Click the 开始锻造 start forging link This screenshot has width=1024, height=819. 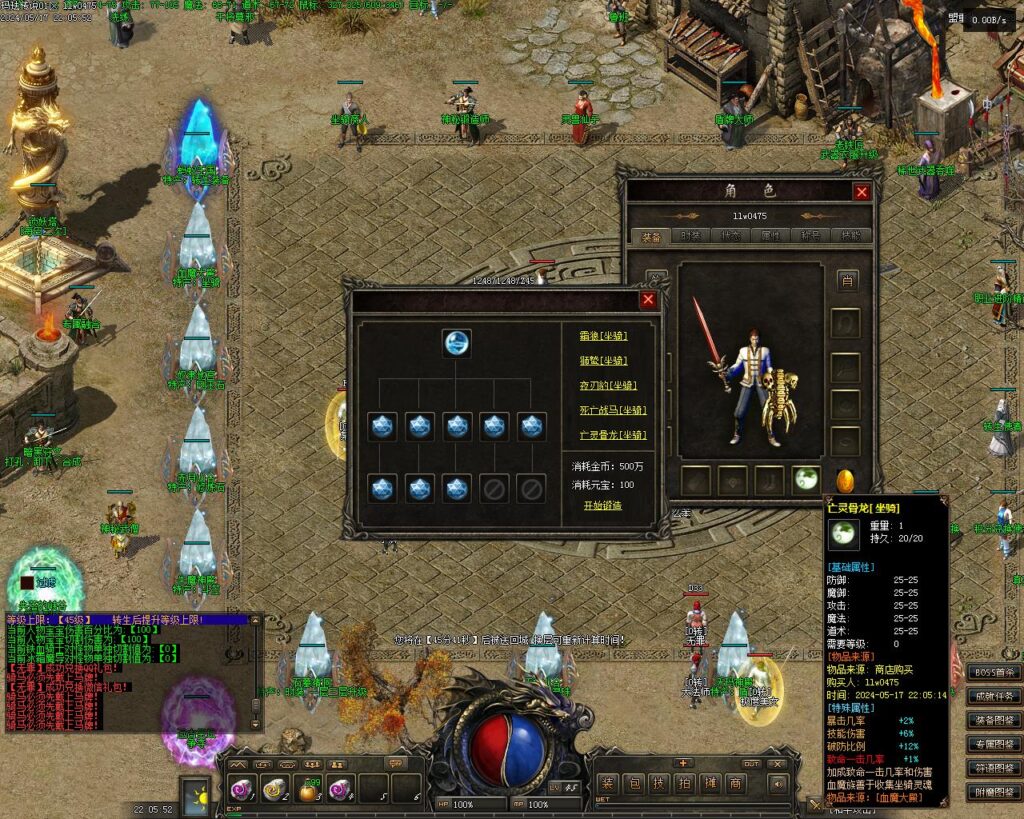(x=603, y=505)
